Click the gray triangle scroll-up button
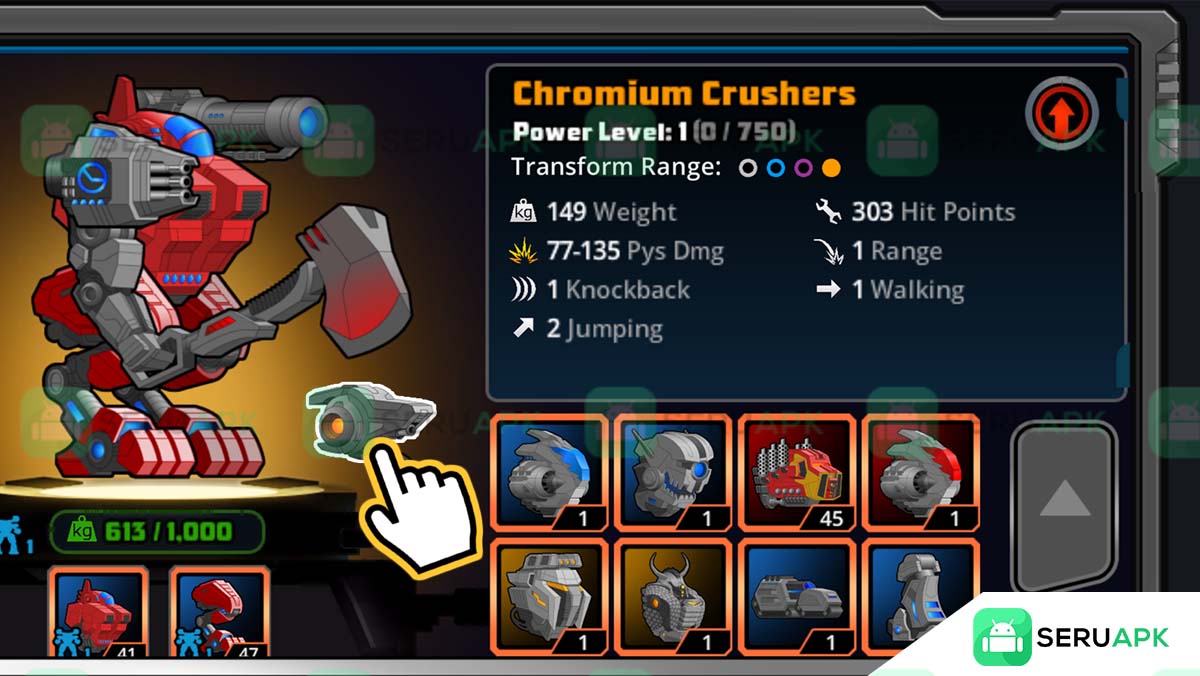The width and height of the screenshot is (1200, 676). 1064,498
